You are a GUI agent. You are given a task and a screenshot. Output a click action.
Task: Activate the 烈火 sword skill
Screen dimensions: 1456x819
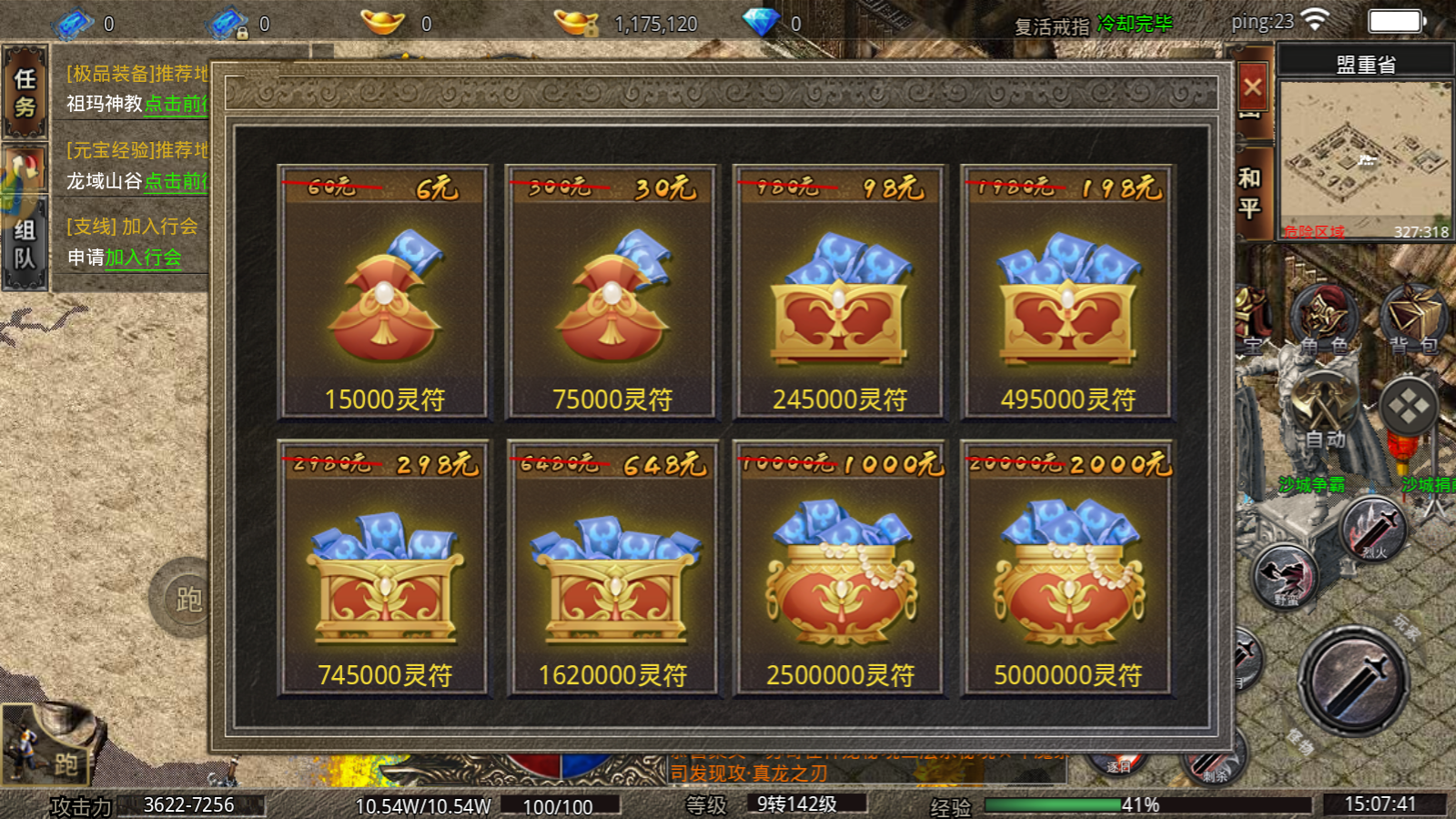click(x=1374, y=529)
